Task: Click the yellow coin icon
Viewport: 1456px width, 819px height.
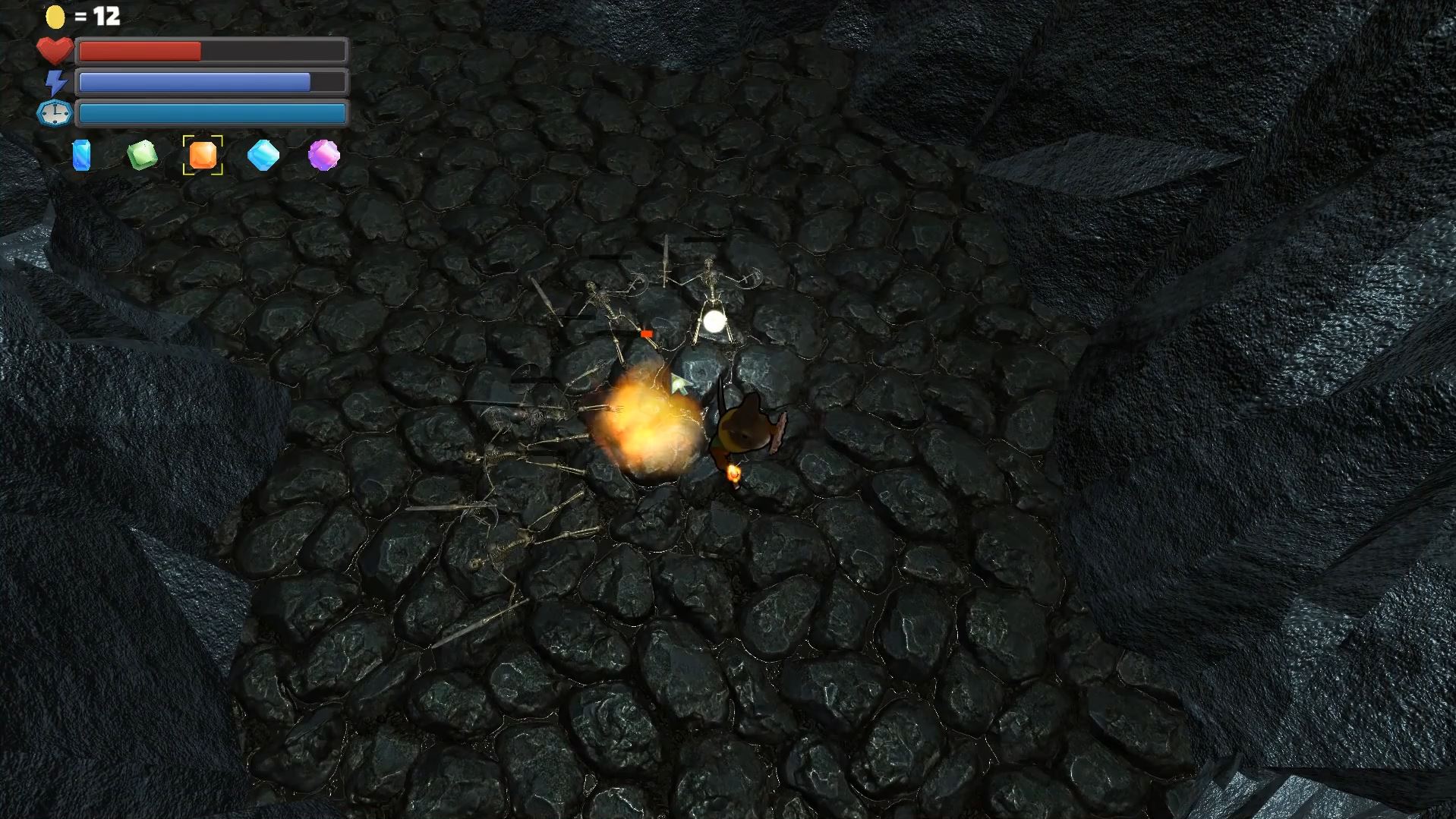Action: point(54,15)
